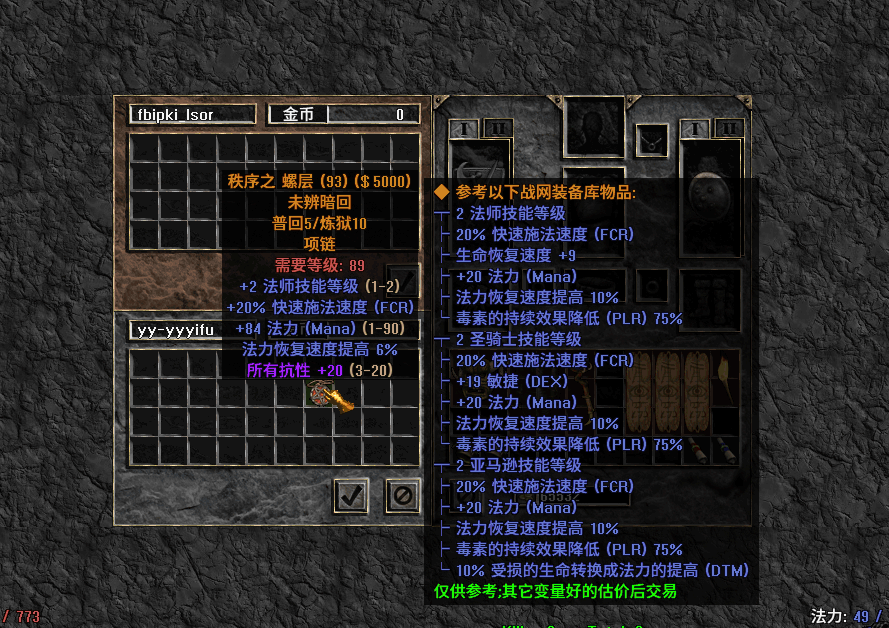The image size is (889, 628).
Task: Select the round shield in the off-hand slot
Action: pyautogui.click(x=709, y=190)
